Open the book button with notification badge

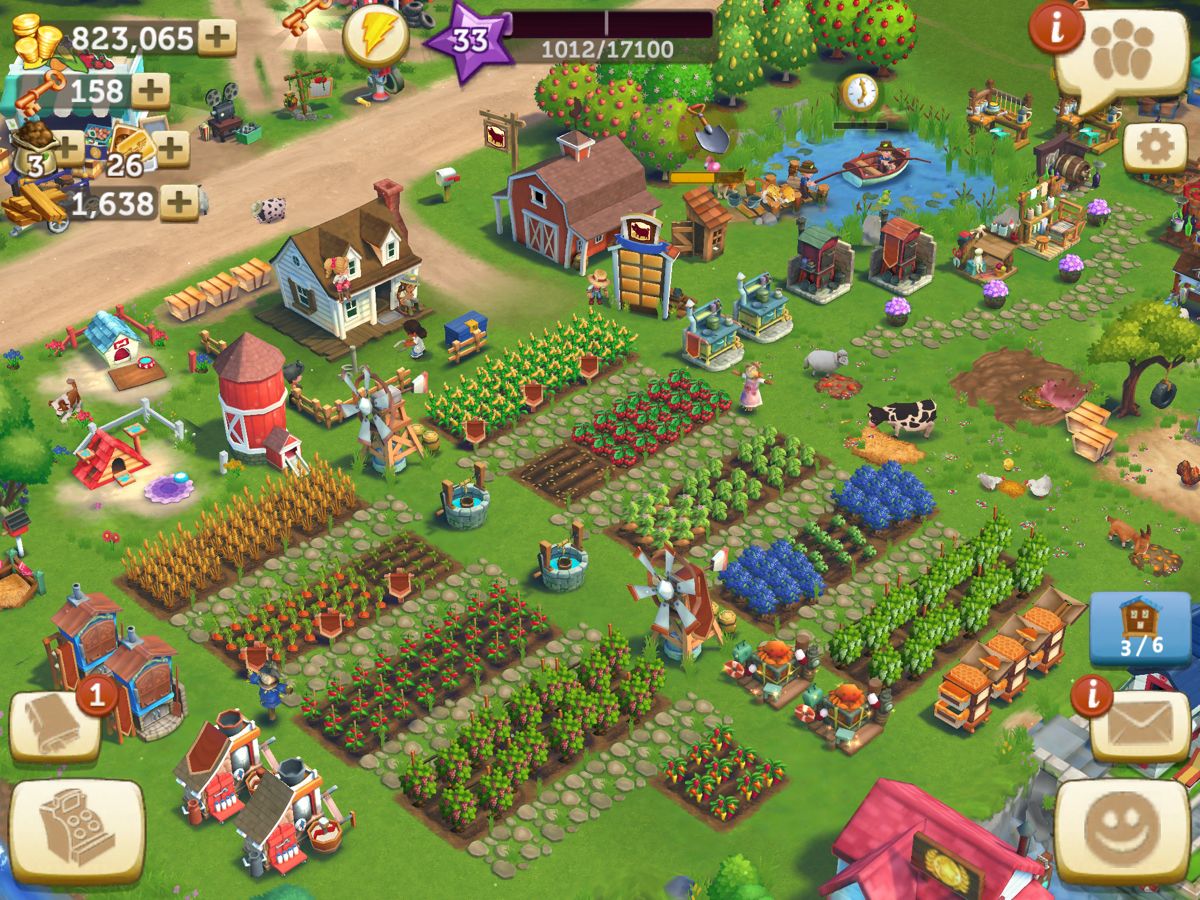click(55, 726)
